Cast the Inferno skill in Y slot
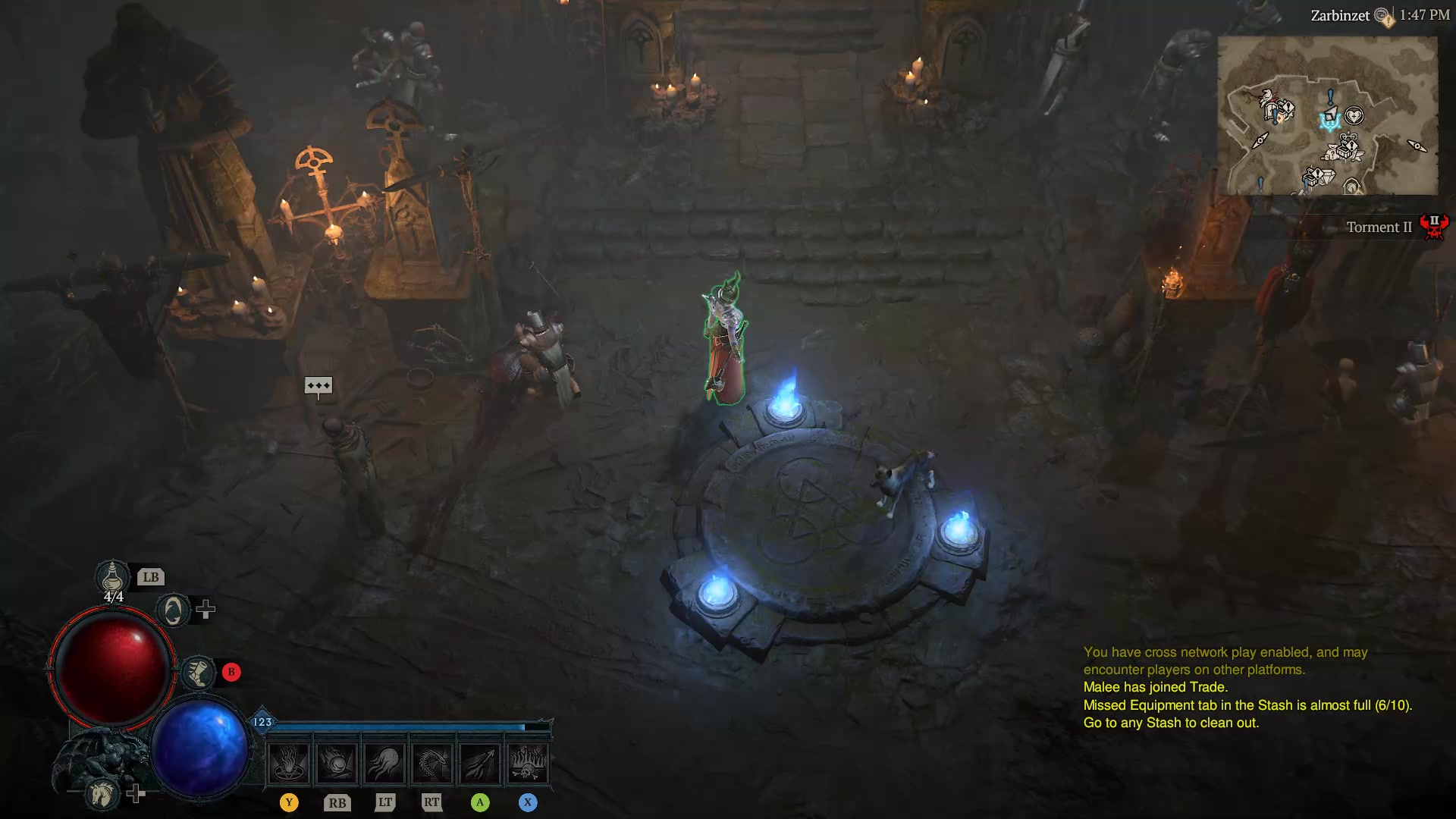This screenshot has height=819, width=1456. pyautogui.click(x=289, y=762)
